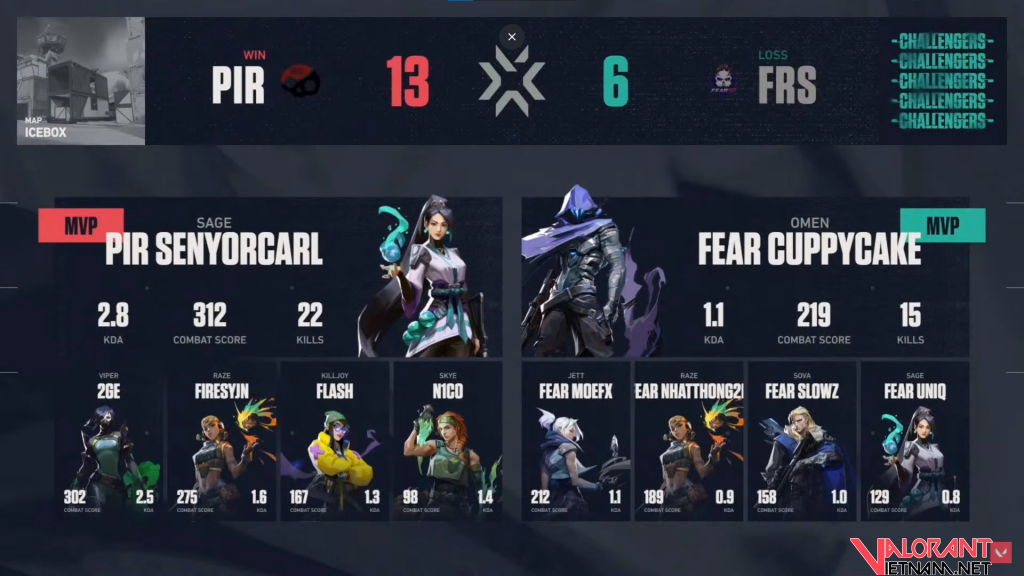Select PIR Senyorcarl's Sage MVP card
1024x576 pixels.
[x=278, y=276]
